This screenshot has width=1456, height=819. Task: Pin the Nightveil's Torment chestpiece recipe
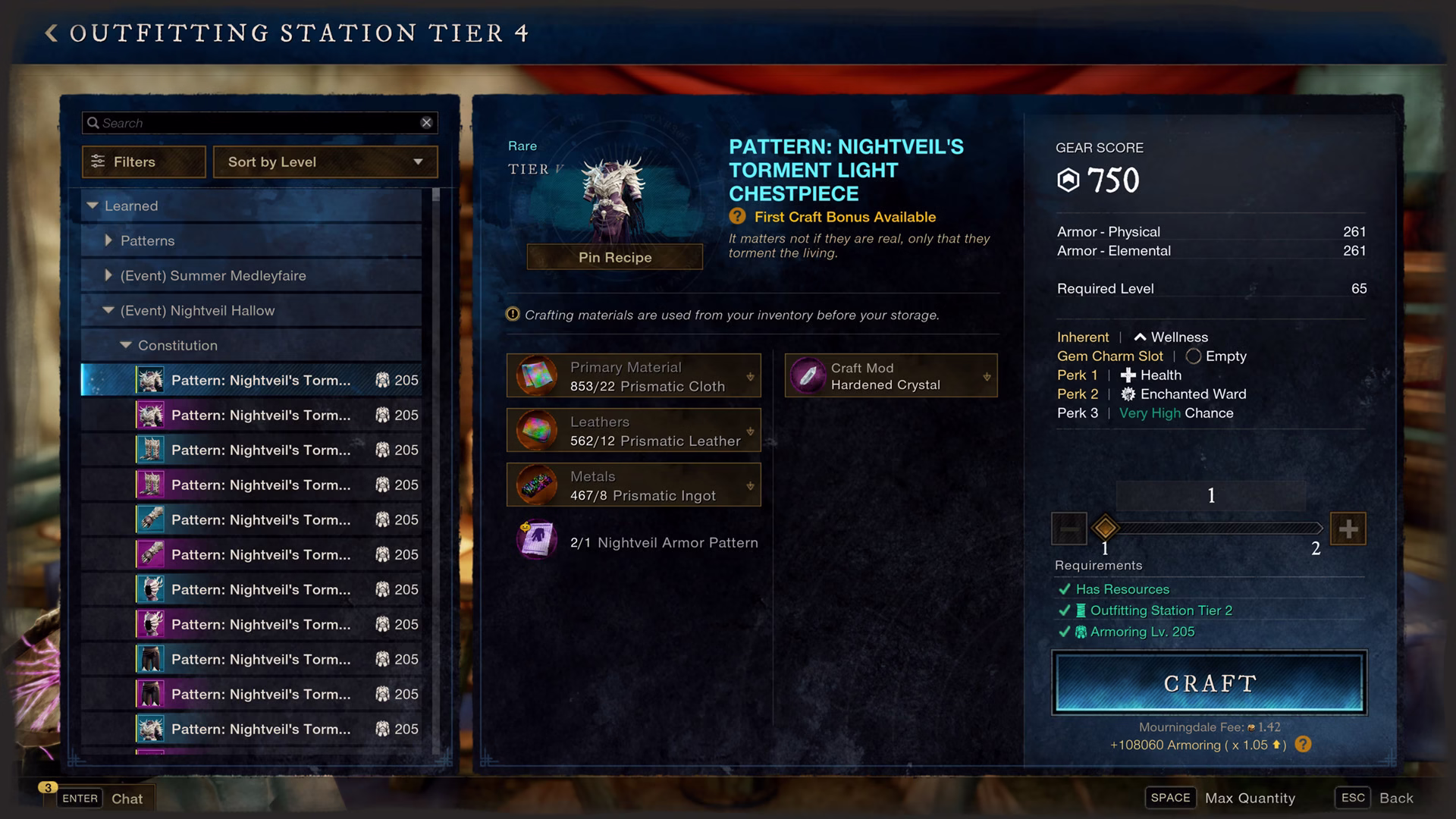point(614,257)
